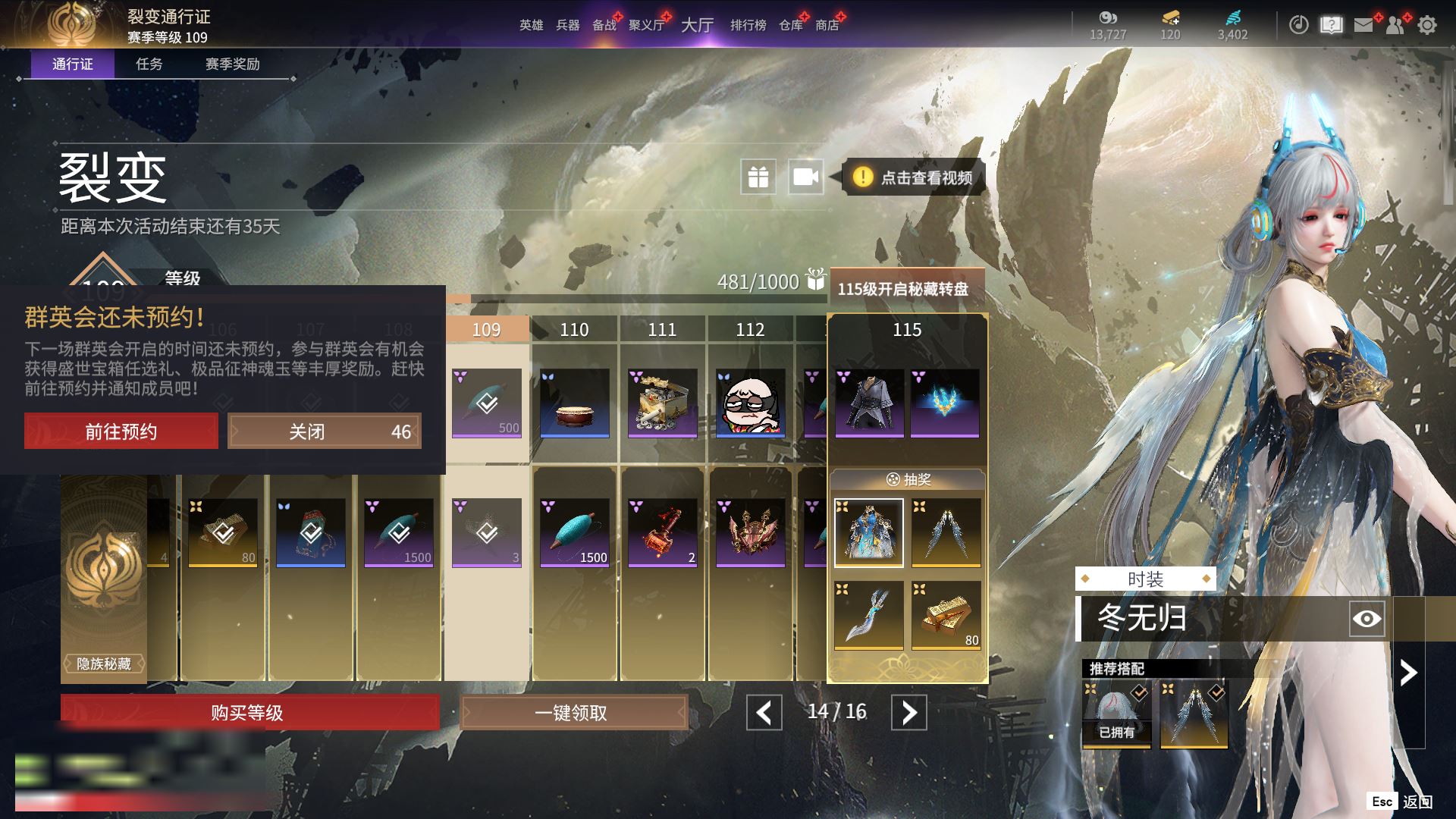Viewport: 1456px width, 819px height.
Task: Open the 赛季奖励 tab
Action: tap(232, 64)
